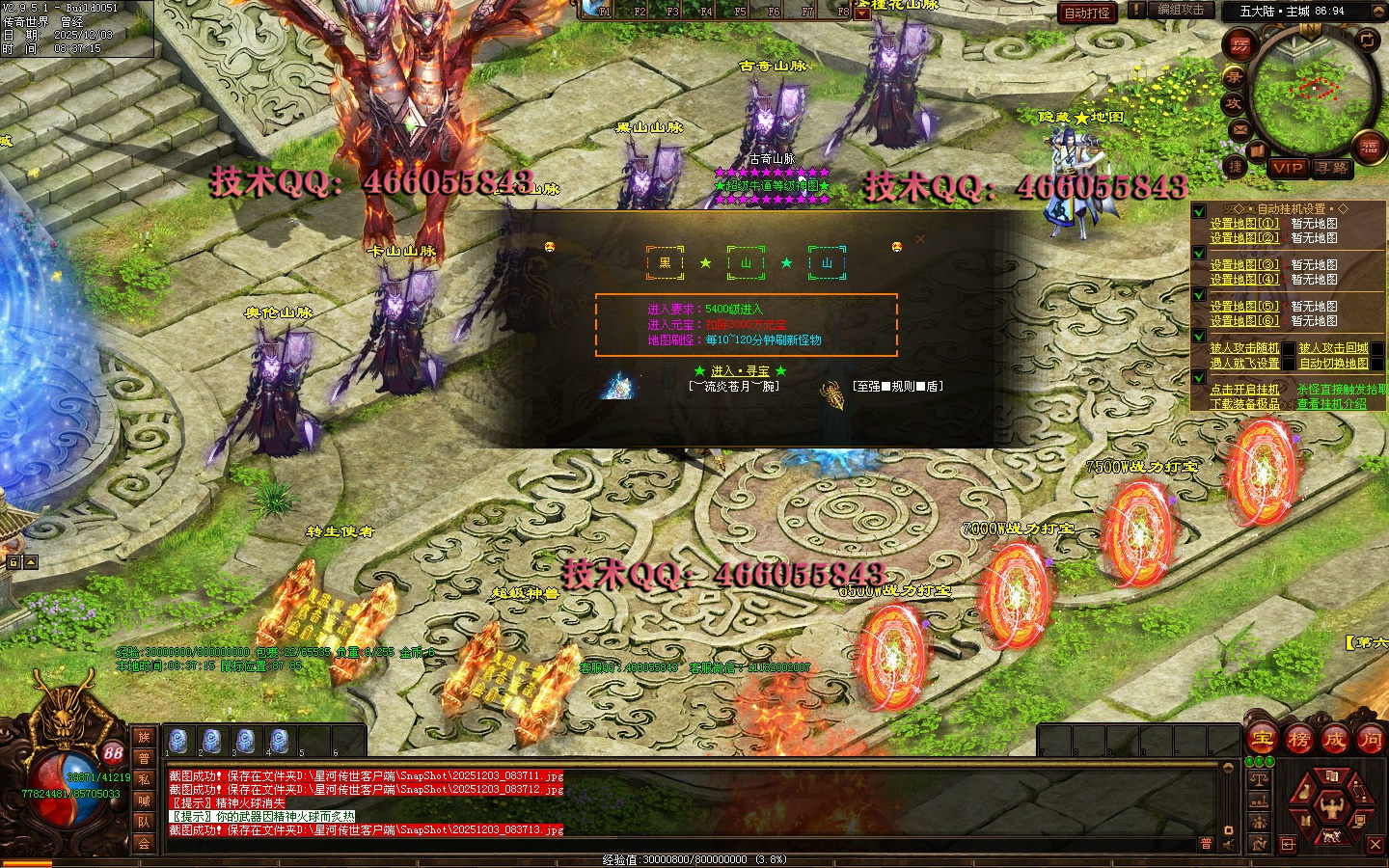Activate the 寻路 pathfinding button
Image resolution: width=1389 pixels, height=868 pixels.
(1332, 168)
